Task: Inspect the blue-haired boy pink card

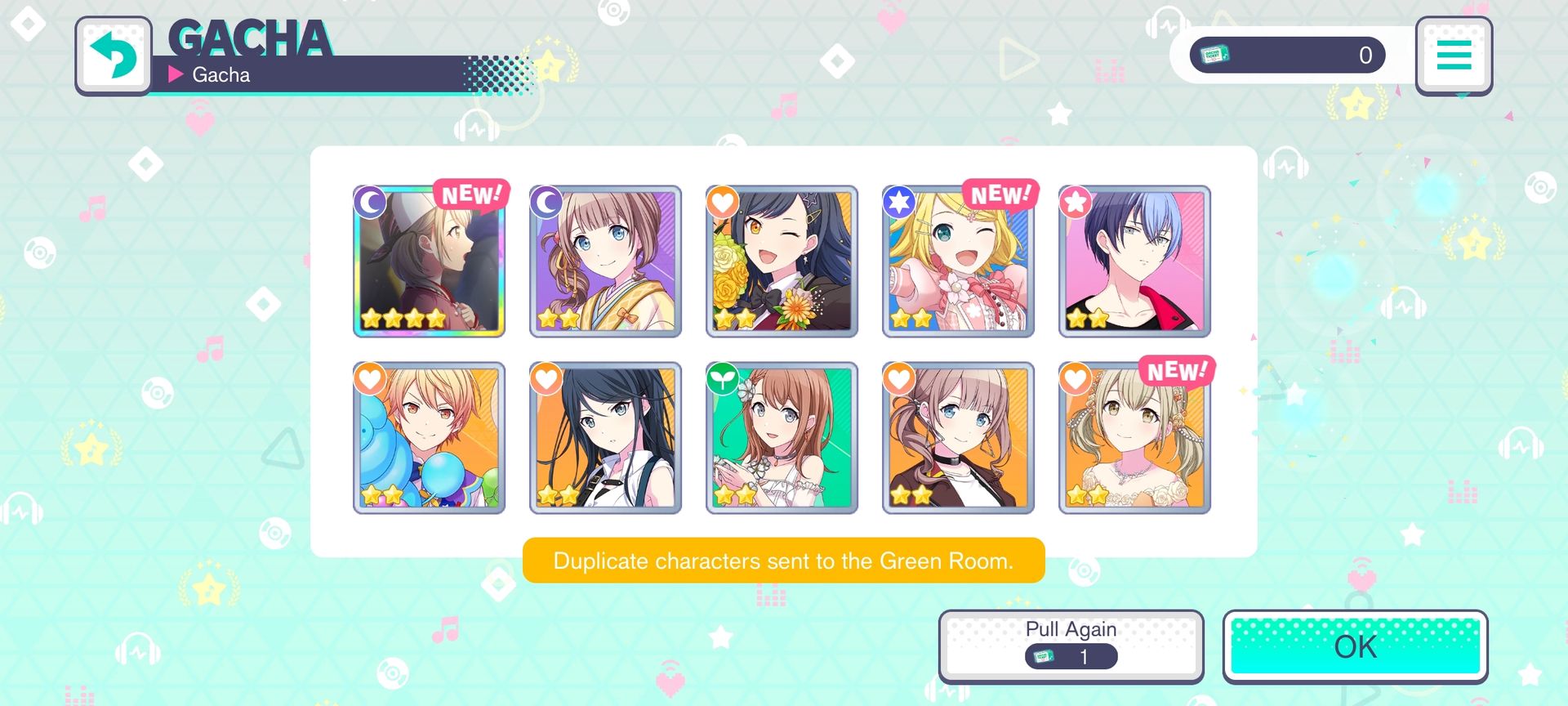Action: [1134, 261]
